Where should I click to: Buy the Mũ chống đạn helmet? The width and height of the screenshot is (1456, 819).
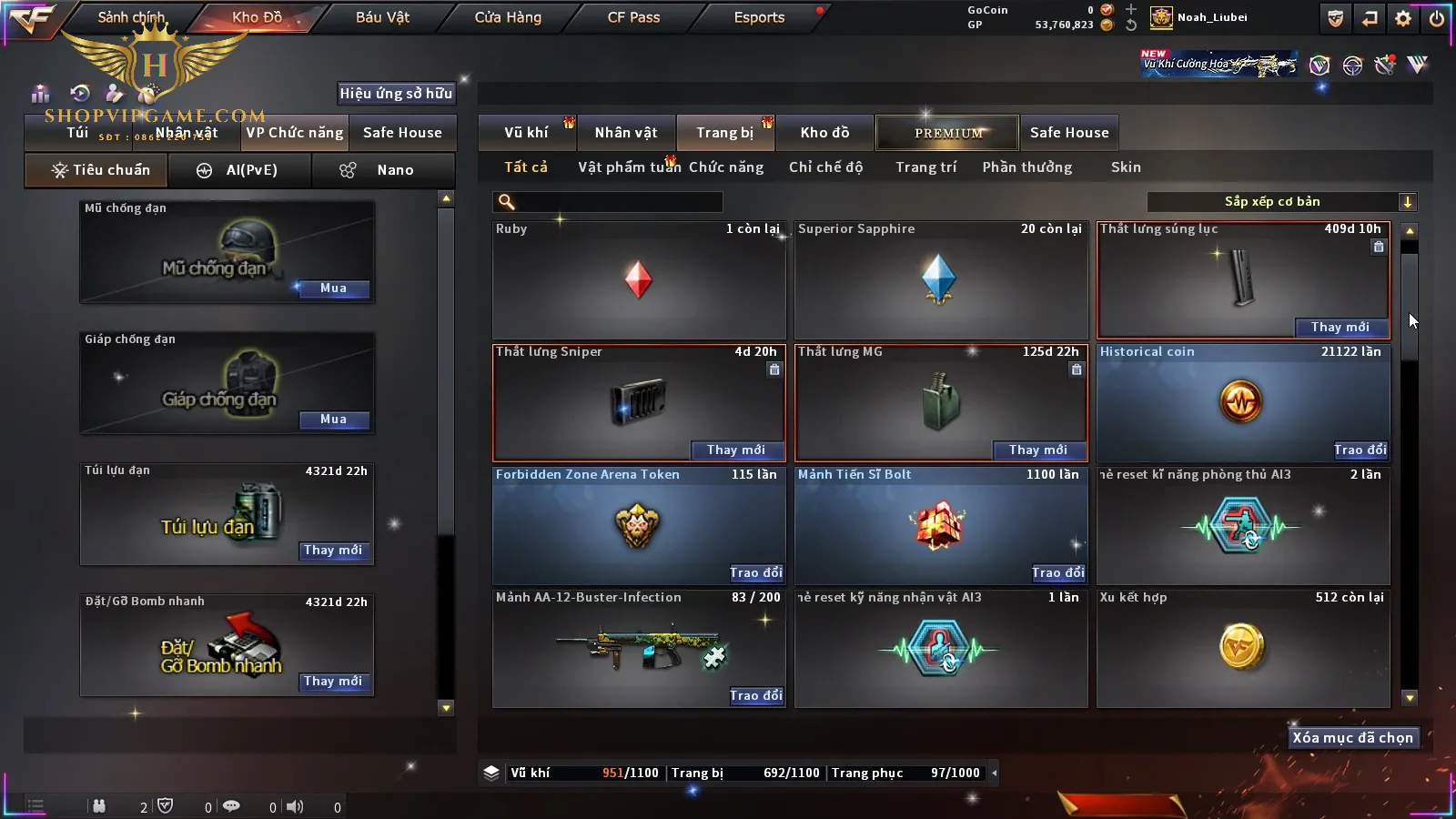(x=333, y=288)
